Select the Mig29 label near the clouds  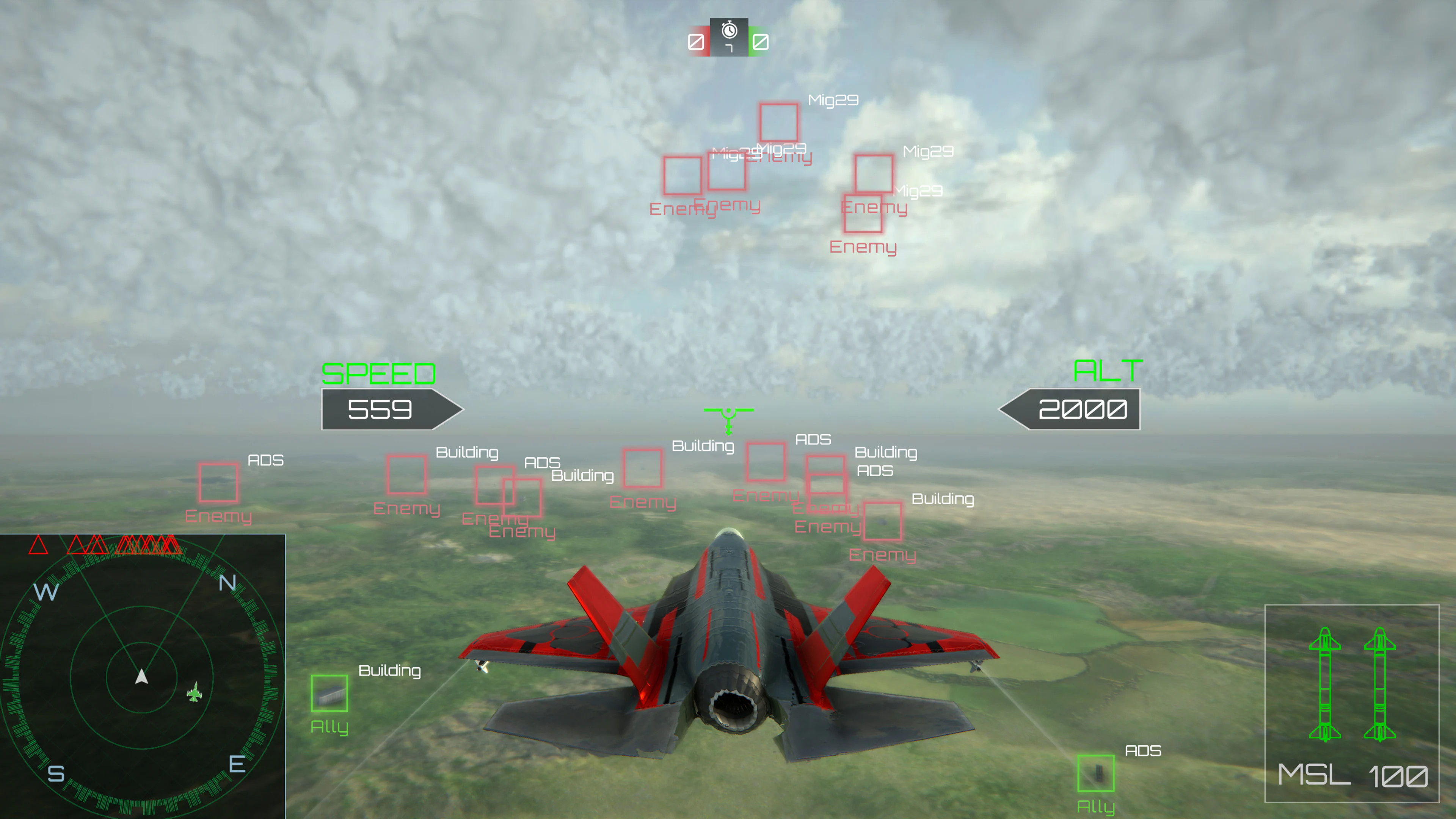(x=833, y=100)
